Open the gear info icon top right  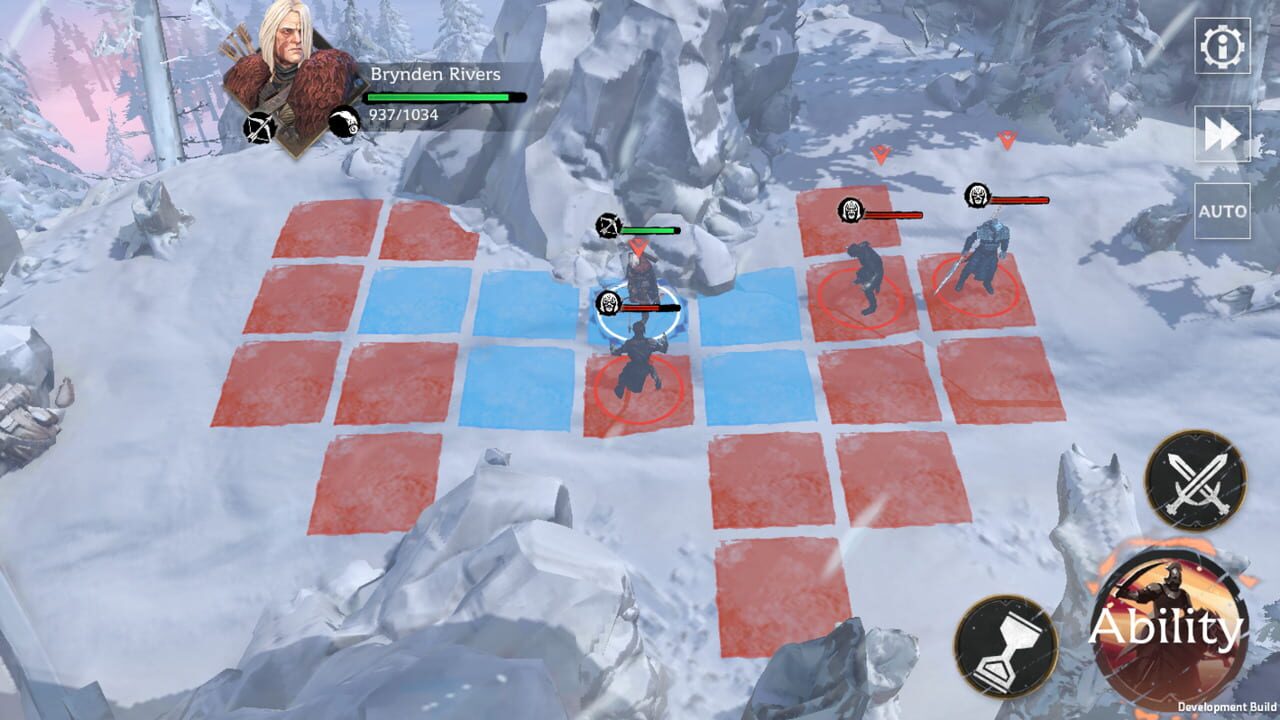pos(1221,44)
